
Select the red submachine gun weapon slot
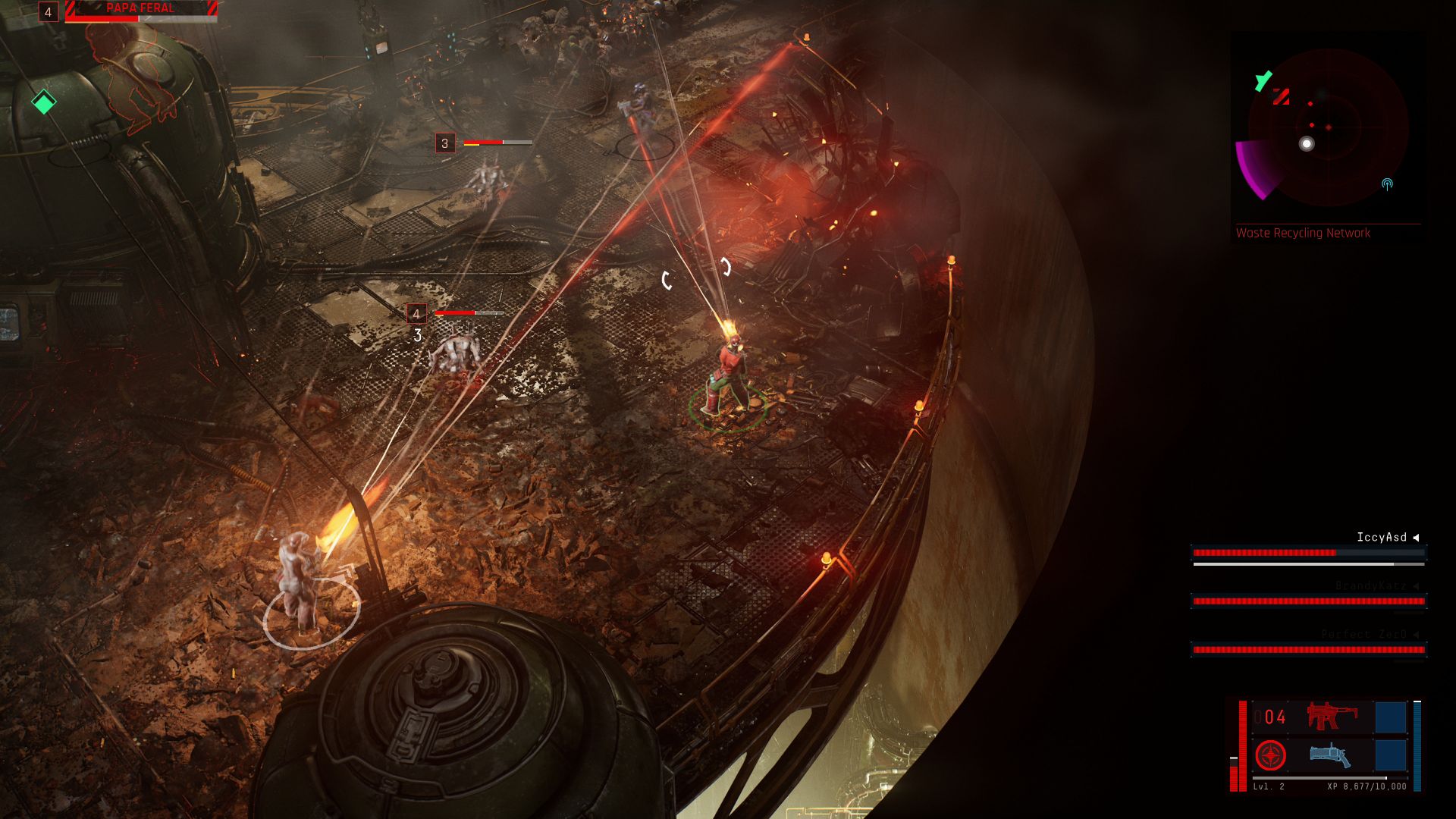1332,717
